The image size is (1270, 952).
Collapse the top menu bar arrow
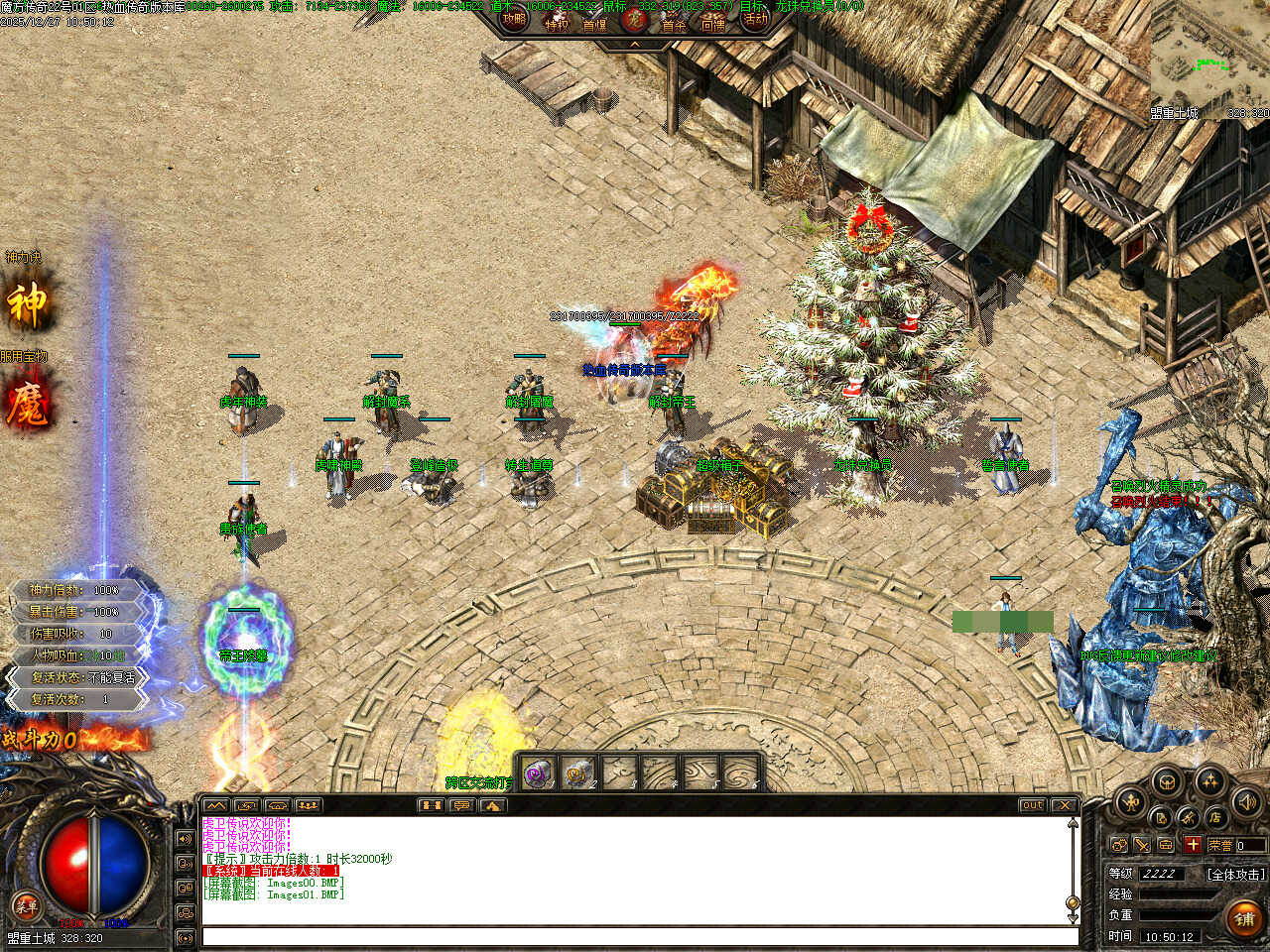[x=634, y=45]
